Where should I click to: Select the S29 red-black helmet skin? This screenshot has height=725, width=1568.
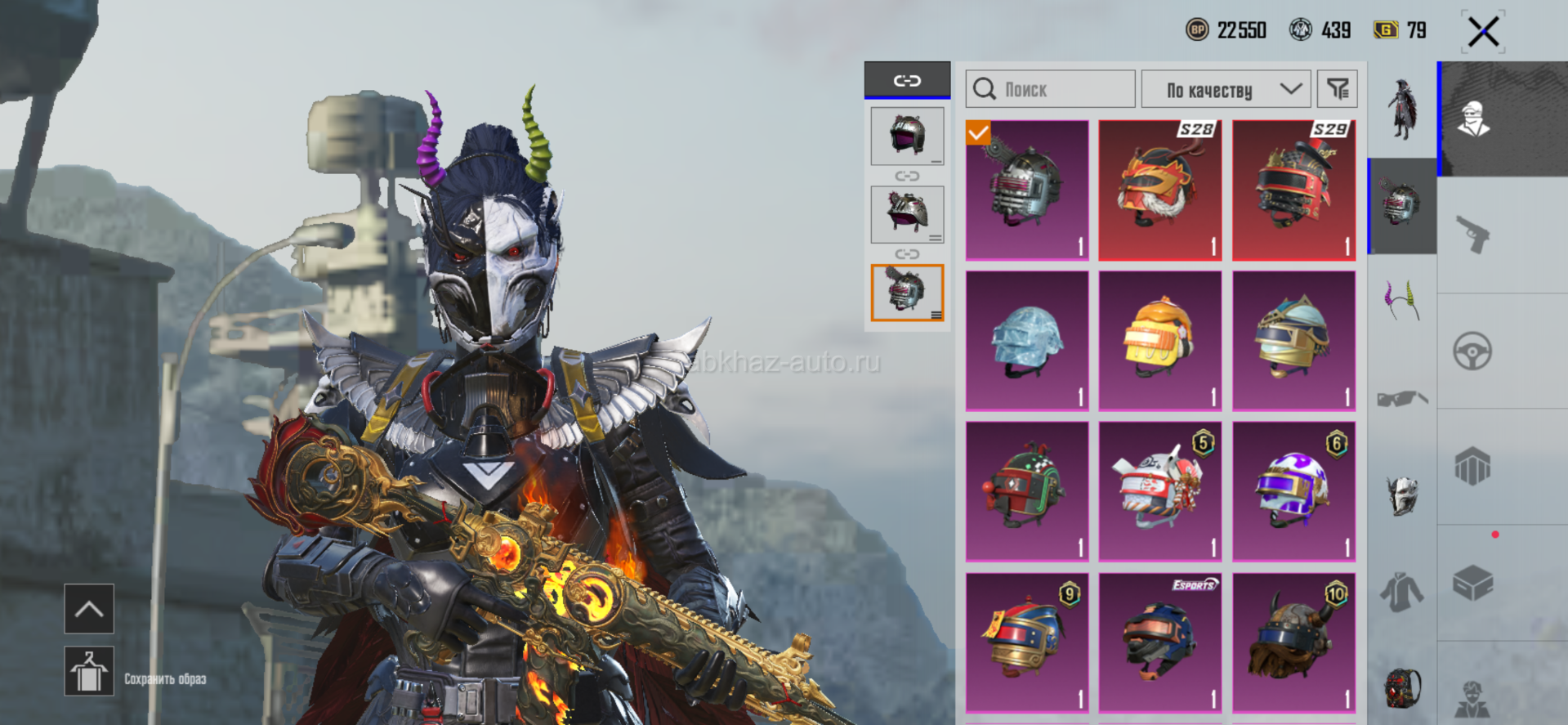tap(1293, 190)
